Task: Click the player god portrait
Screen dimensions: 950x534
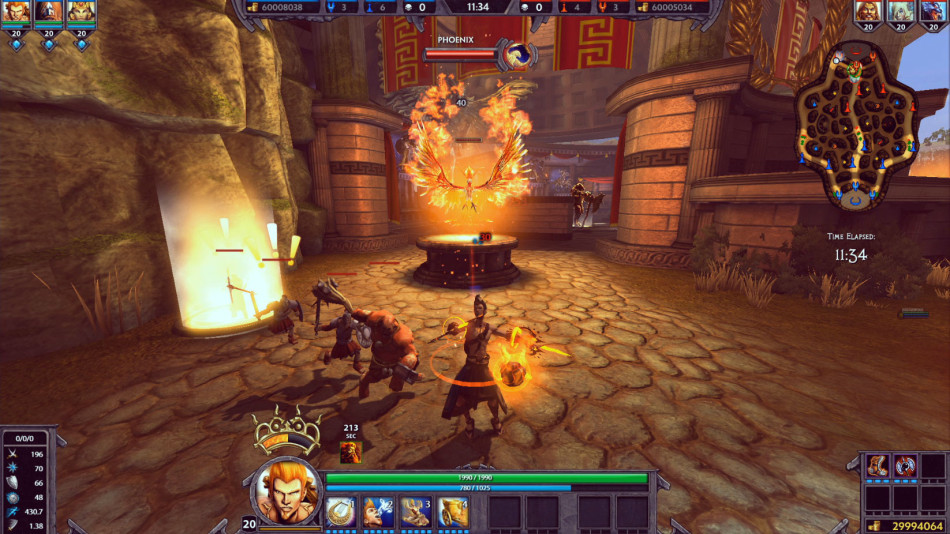Action: tap(286, 491)
